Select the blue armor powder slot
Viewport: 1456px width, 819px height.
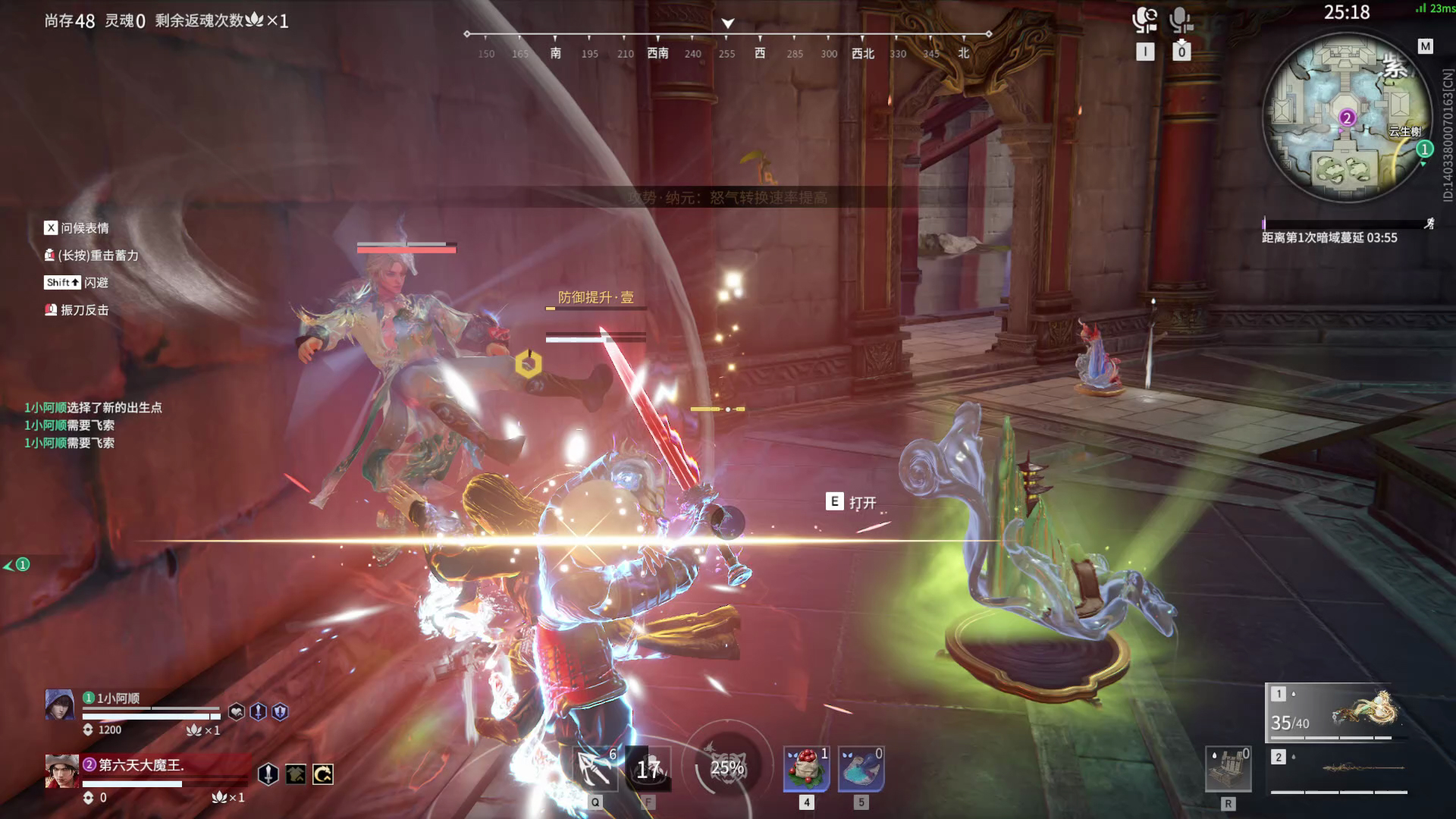(861, 769)
